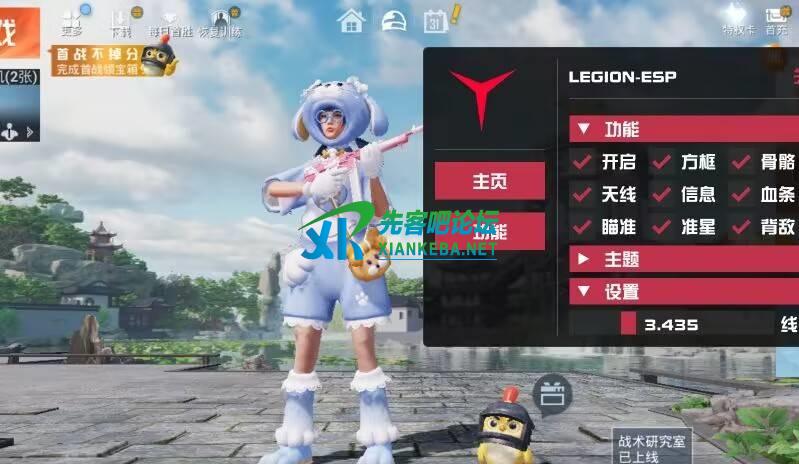Open the 更多 (More) menu icon
Image resolution: width=799 pixels, height=464 pixels.
(x=72, y=20)
